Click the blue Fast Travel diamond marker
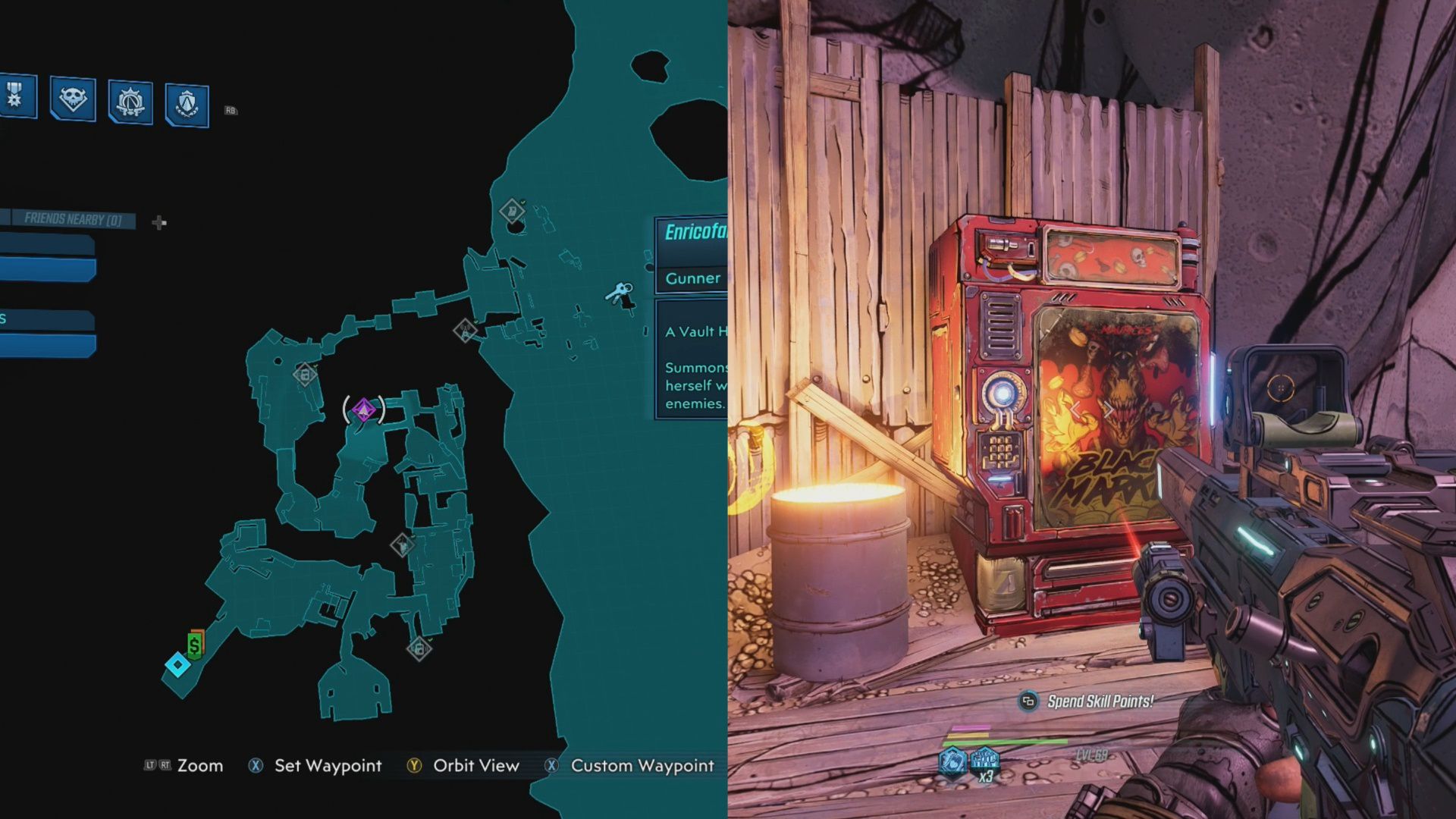 [x=177, y=665]
